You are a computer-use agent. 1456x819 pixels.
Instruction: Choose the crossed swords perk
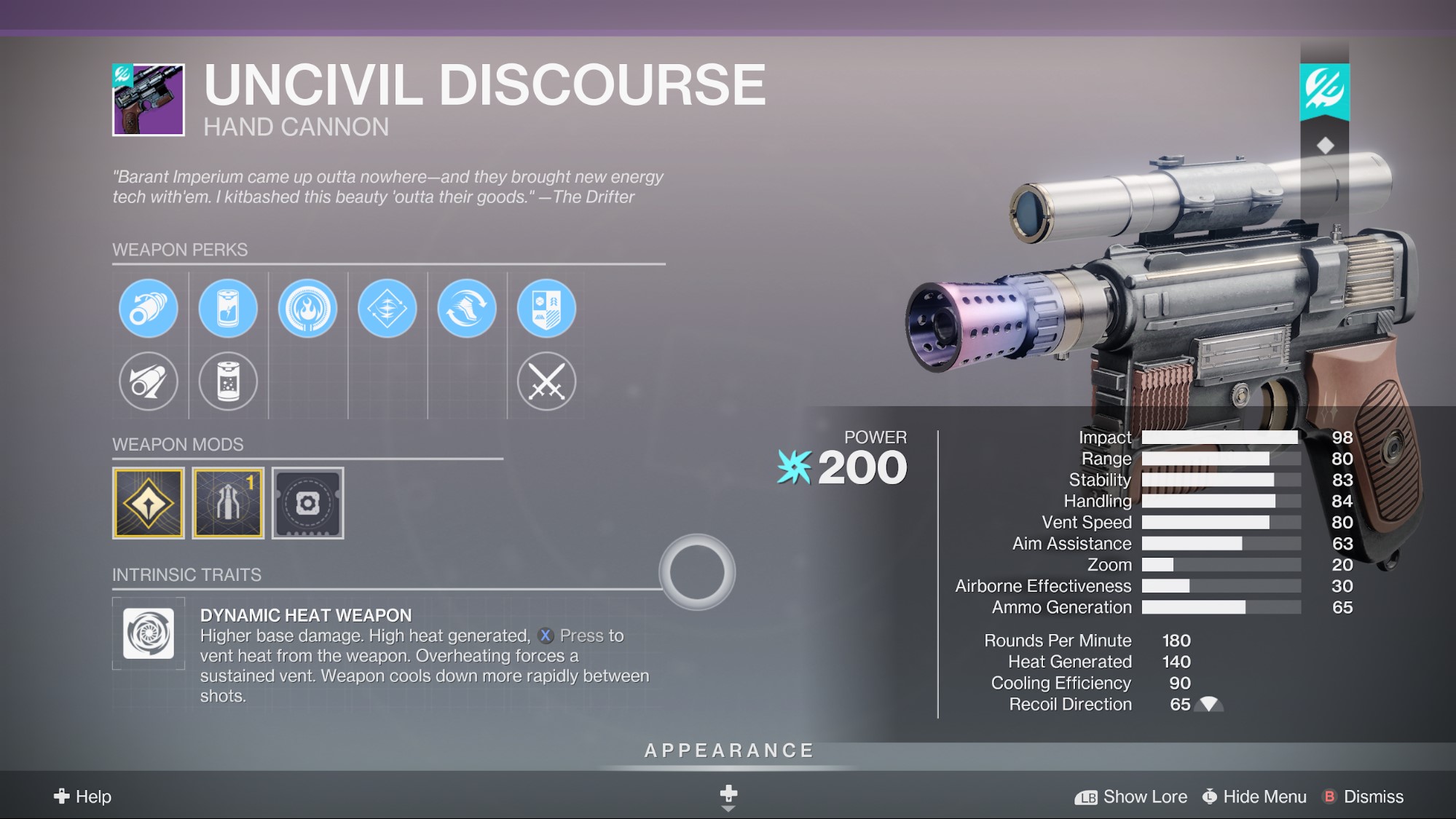tap(546, 381)
